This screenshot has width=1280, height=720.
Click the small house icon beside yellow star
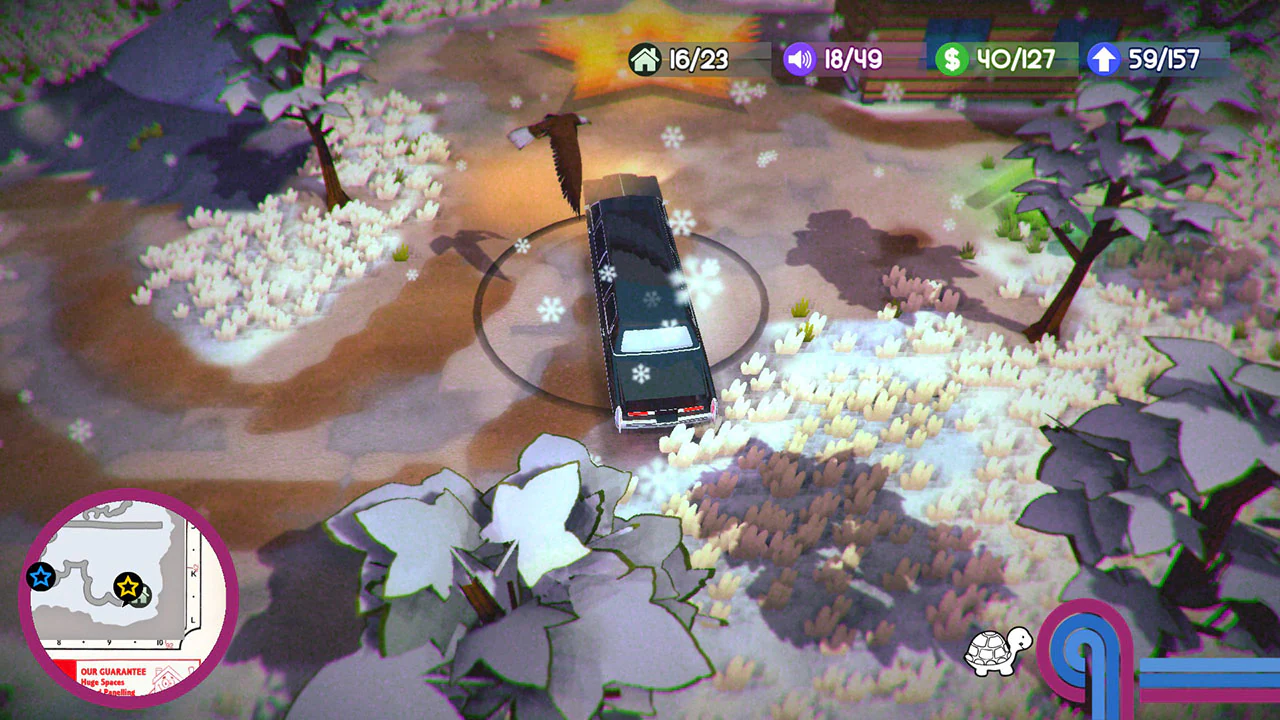click(143, 597)
